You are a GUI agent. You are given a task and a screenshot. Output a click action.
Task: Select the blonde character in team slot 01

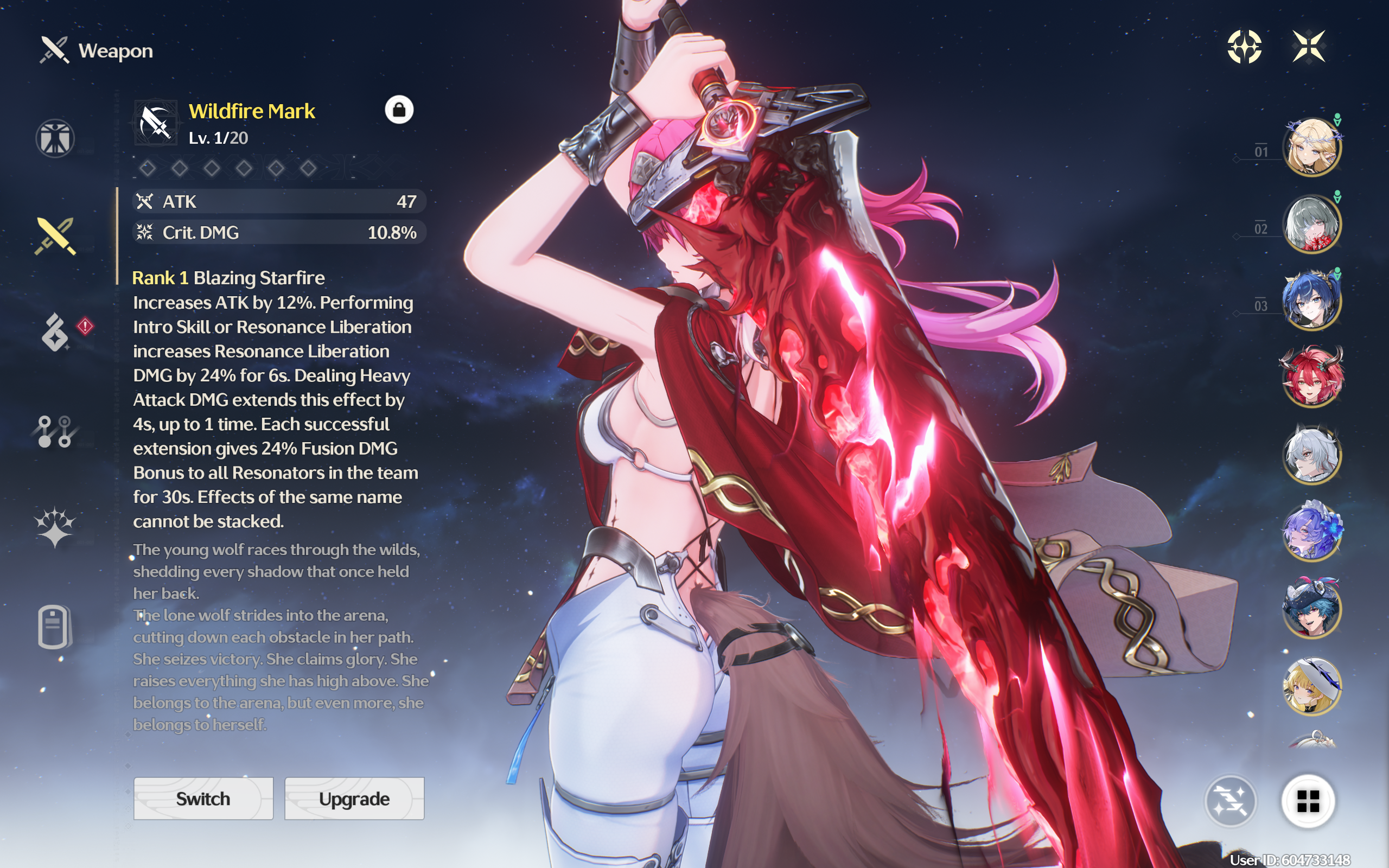tap(1312, 147)
